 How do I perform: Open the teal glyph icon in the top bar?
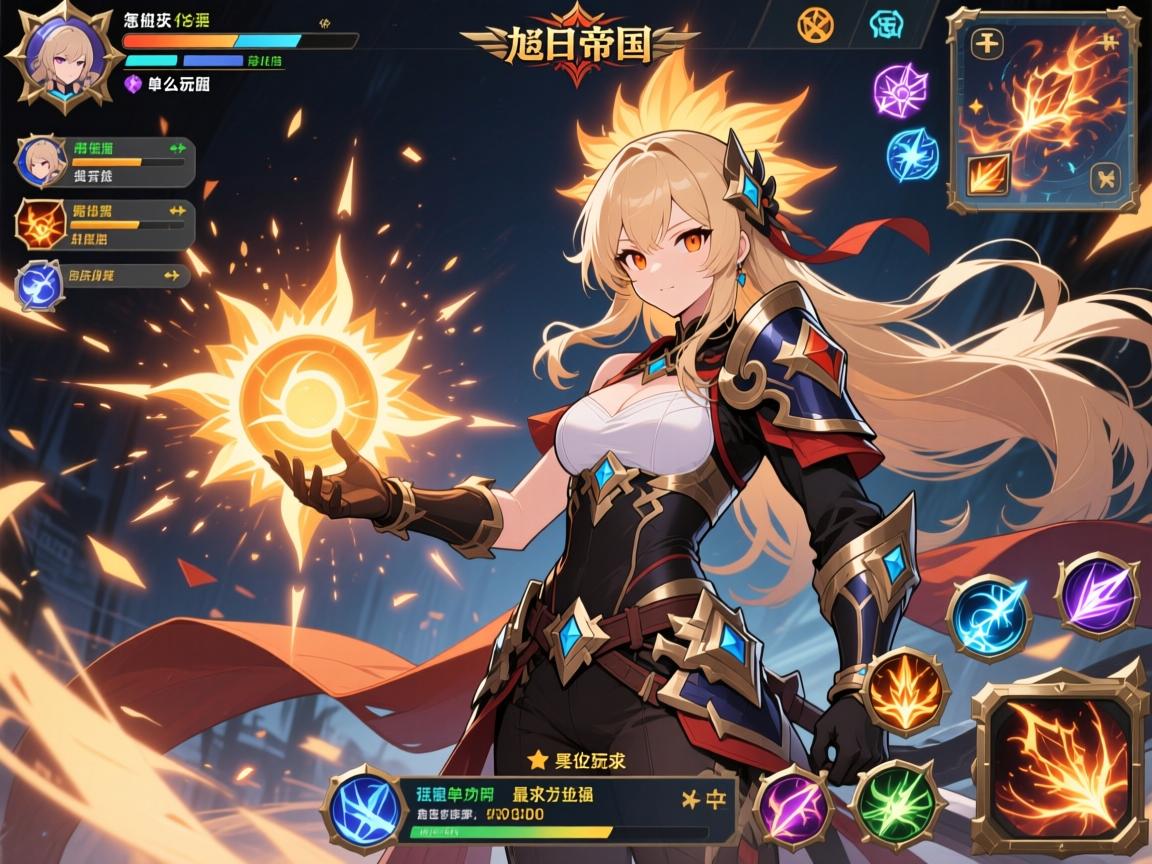(x=888, y=25)
